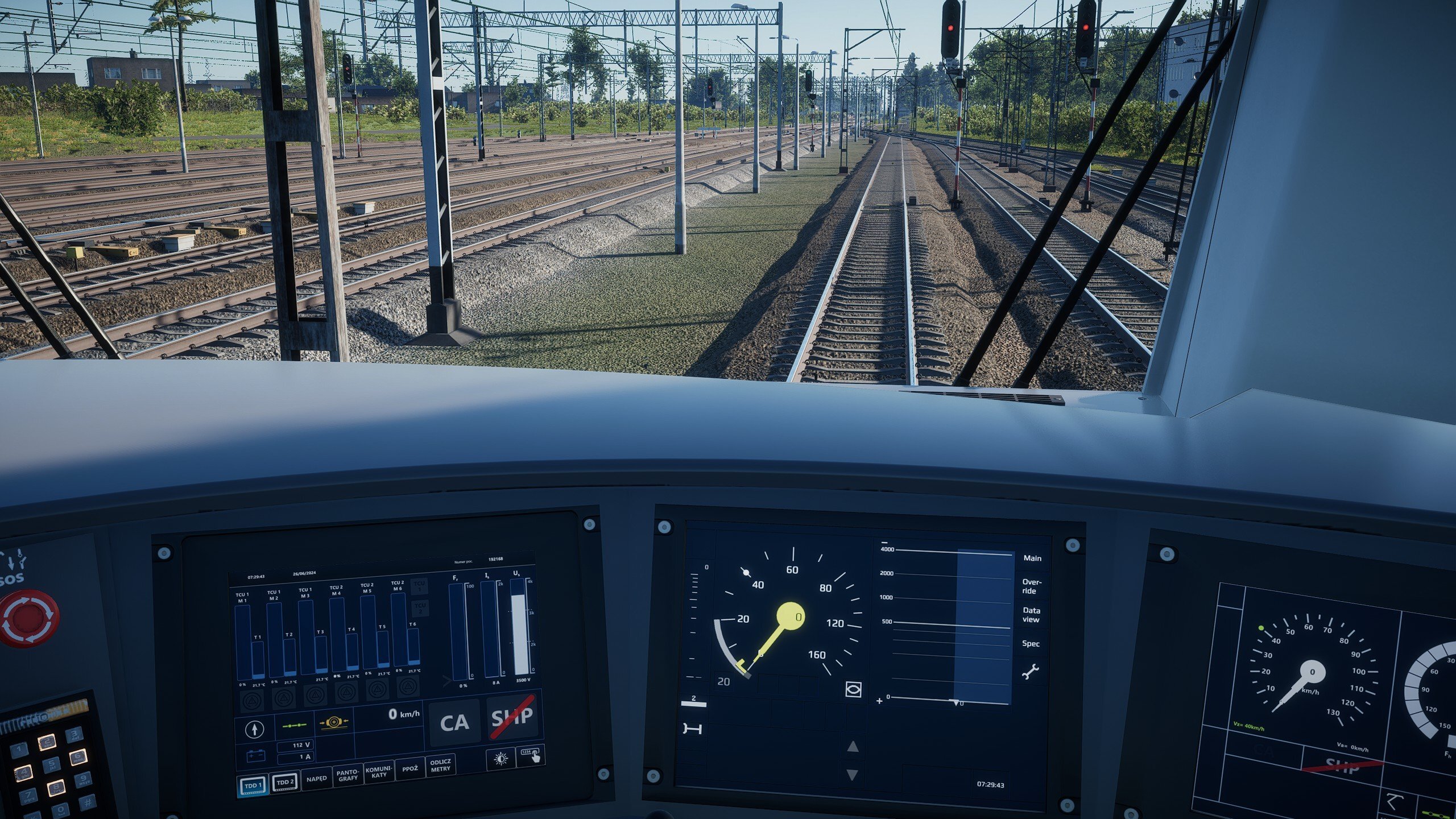Open the numeric keypad entry icon
The height and width of the screenshot is (819, 1456).
click(x=530, y=755)
